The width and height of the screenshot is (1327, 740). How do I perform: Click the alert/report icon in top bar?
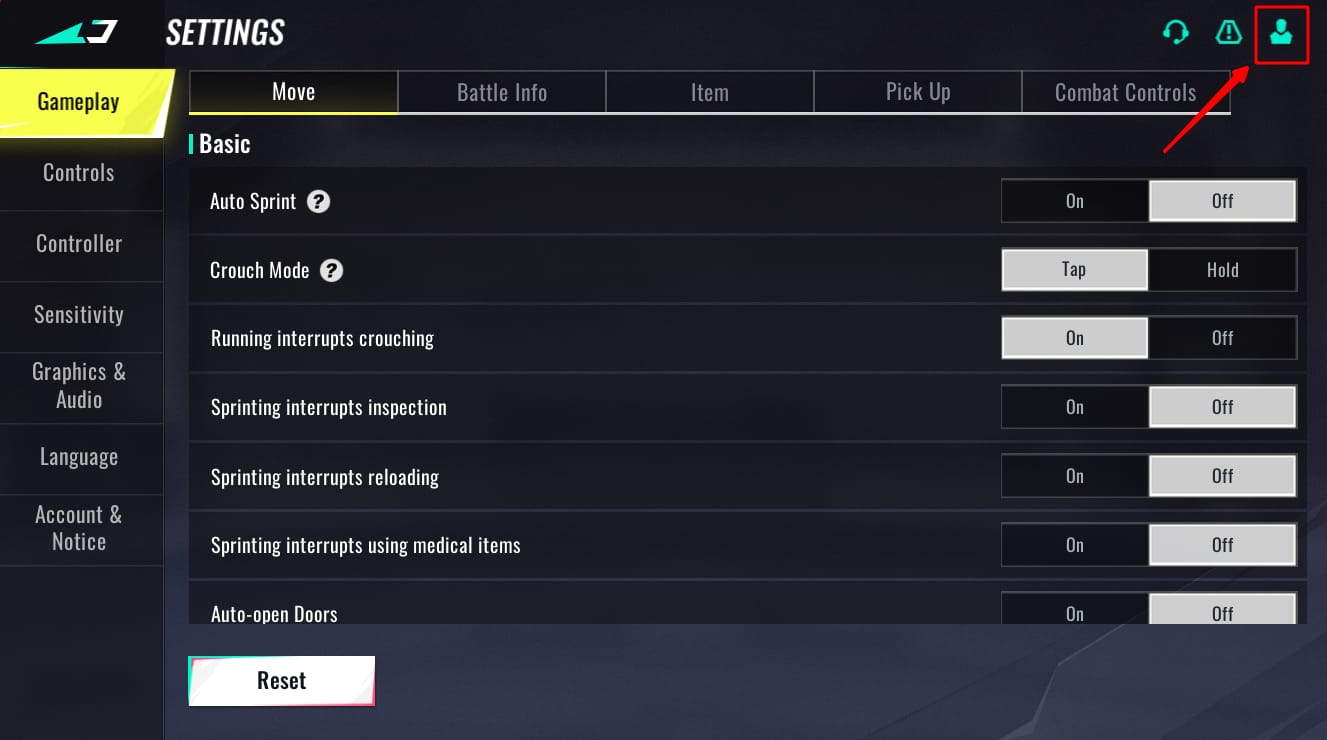1228,32
